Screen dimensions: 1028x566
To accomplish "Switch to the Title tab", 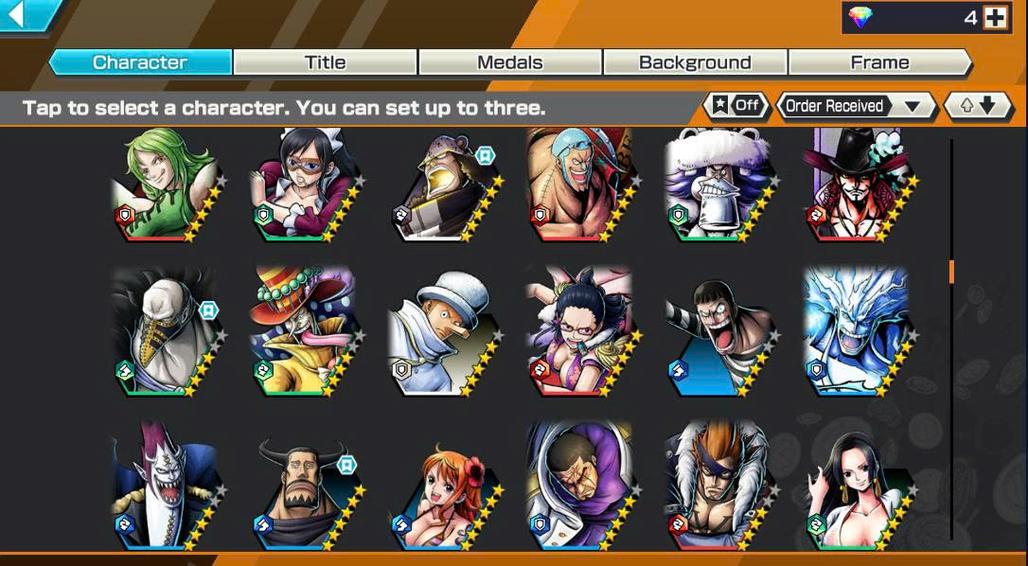I will click(x=325, y=62).
